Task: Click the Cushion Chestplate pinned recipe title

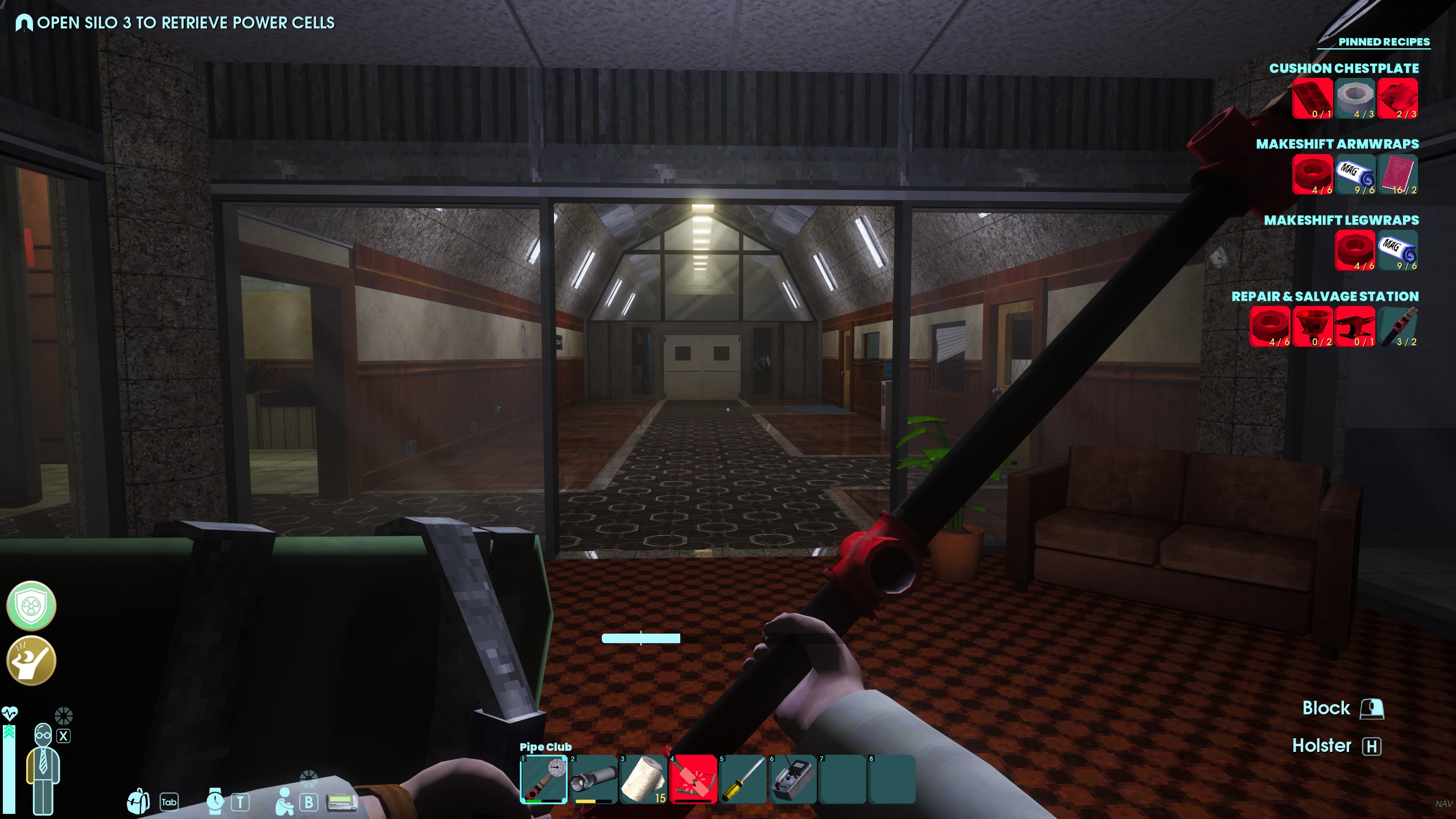Action: coord(1343,68)
